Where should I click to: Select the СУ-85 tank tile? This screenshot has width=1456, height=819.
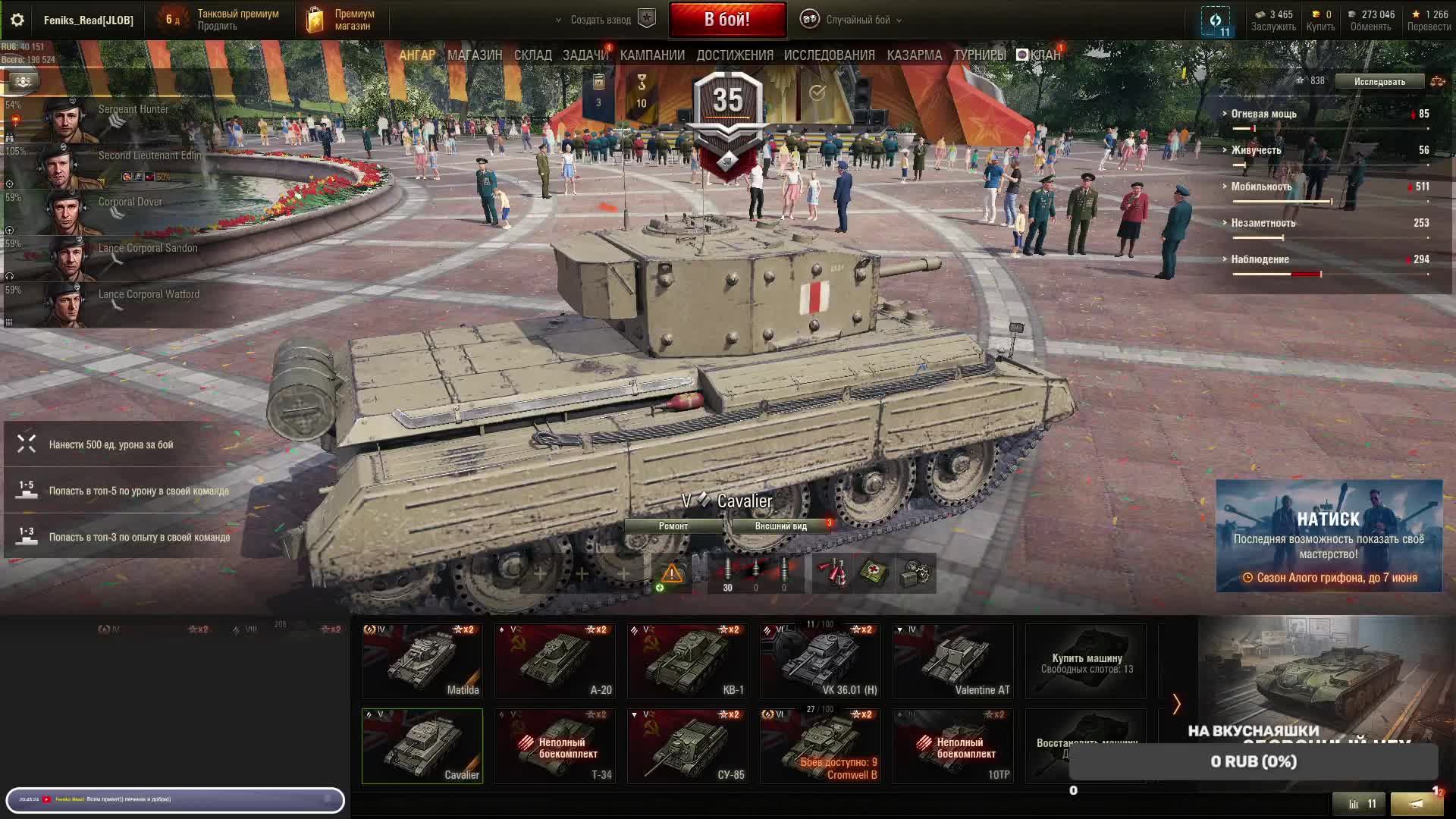(688, 745)
